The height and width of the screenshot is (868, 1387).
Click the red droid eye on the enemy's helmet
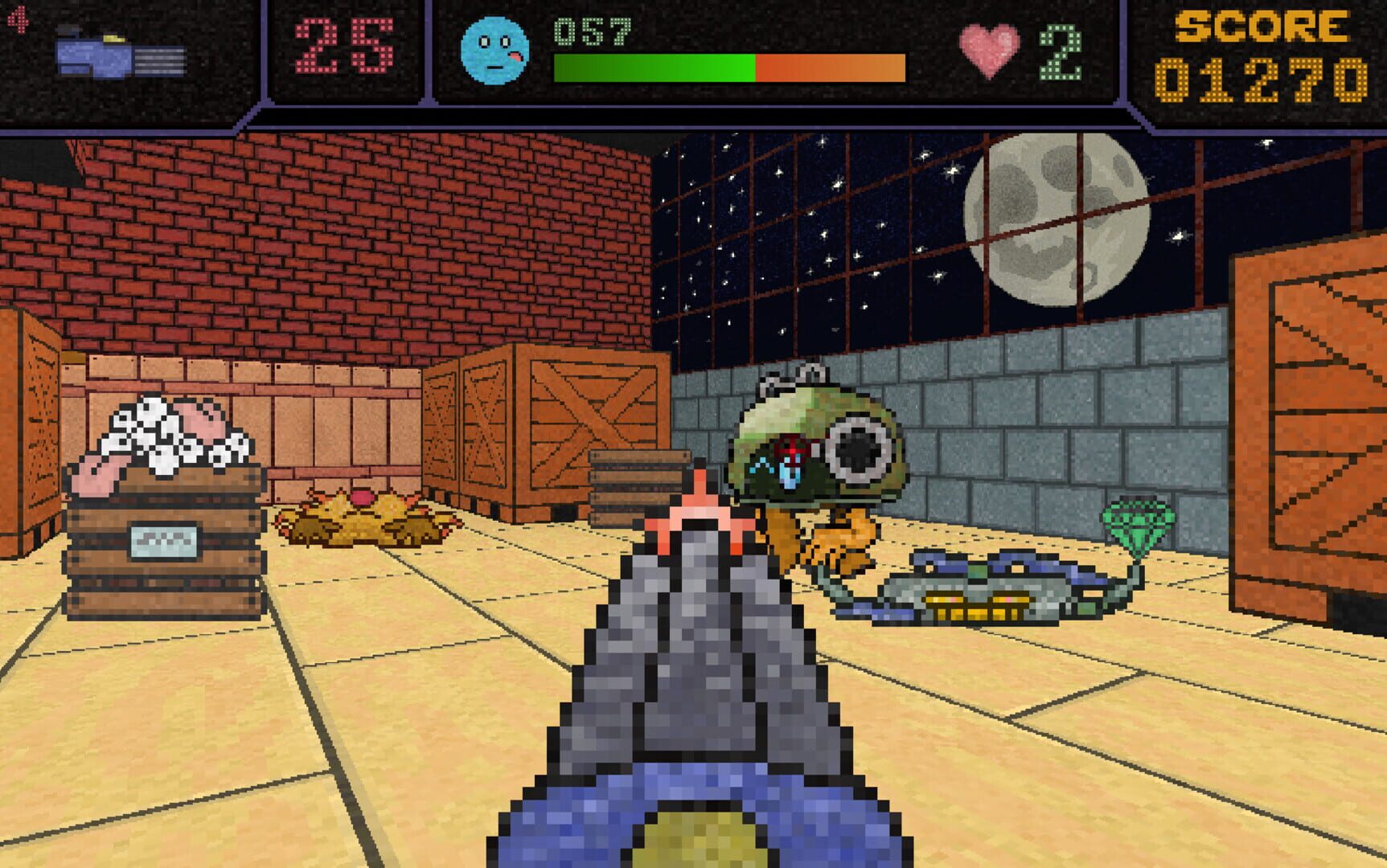pos(791,450)
